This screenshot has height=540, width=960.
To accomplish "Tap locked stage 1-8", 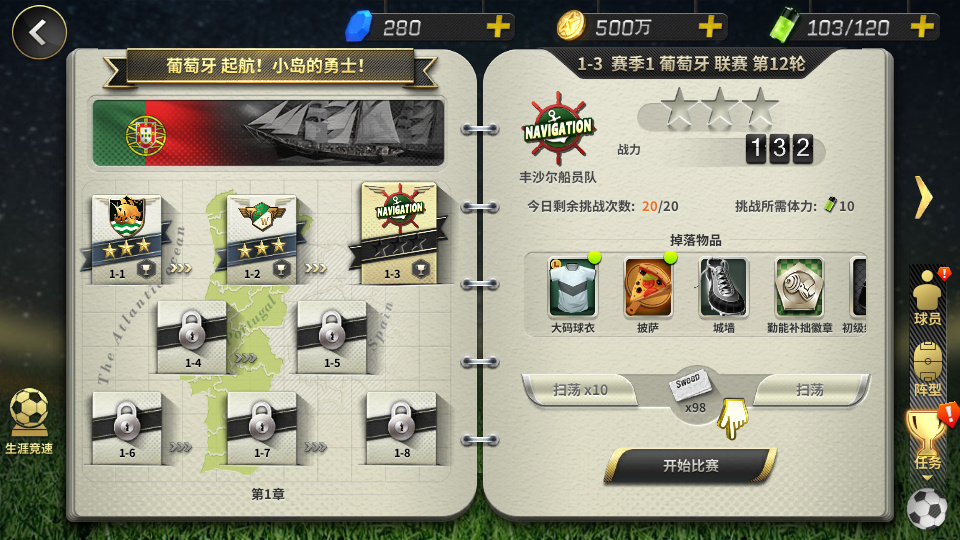I will point(401,426).
